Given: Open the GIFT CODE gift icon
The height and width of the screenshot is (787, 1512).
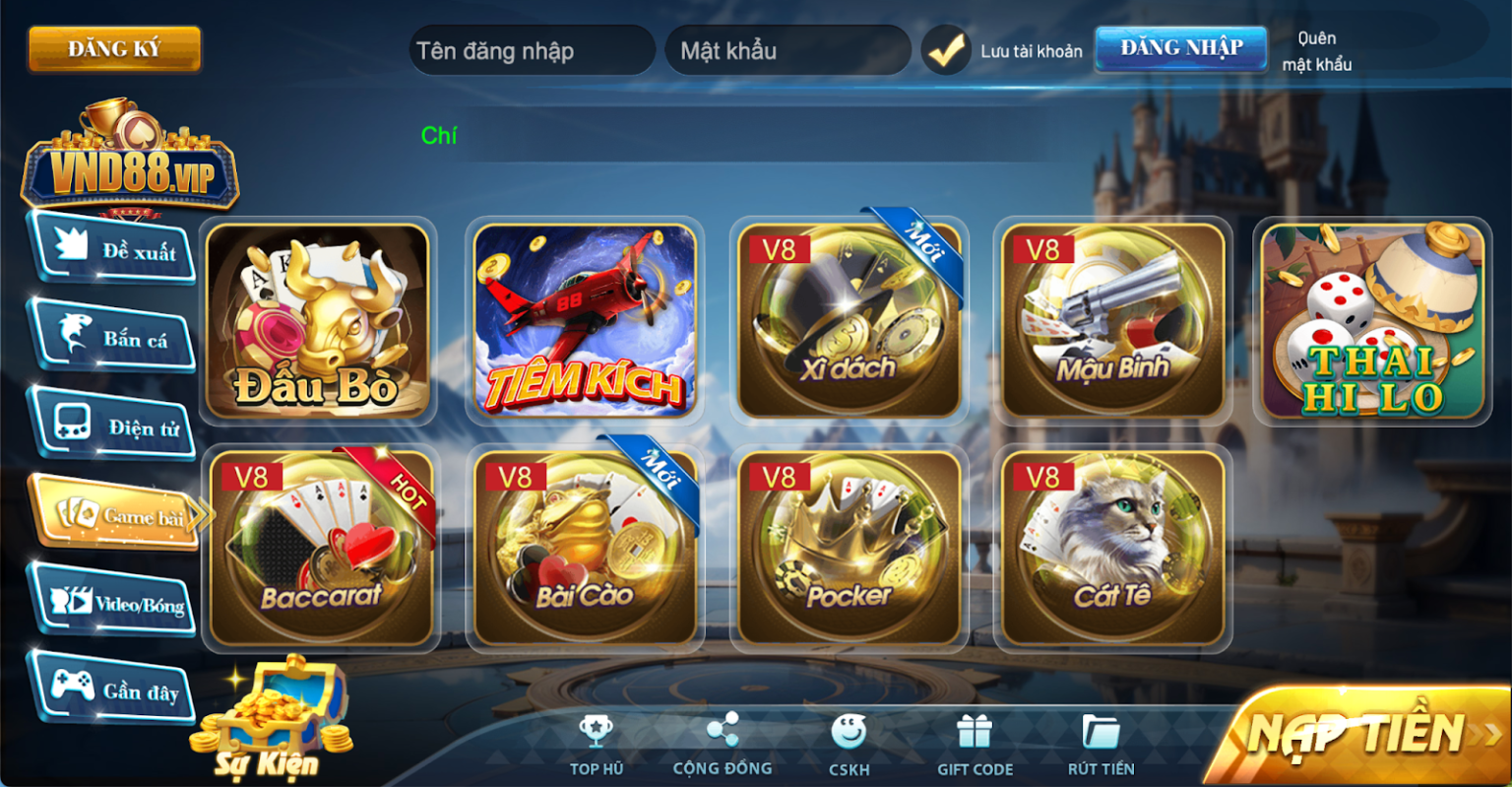Looking at the screenshot, I should click(975, 731).
